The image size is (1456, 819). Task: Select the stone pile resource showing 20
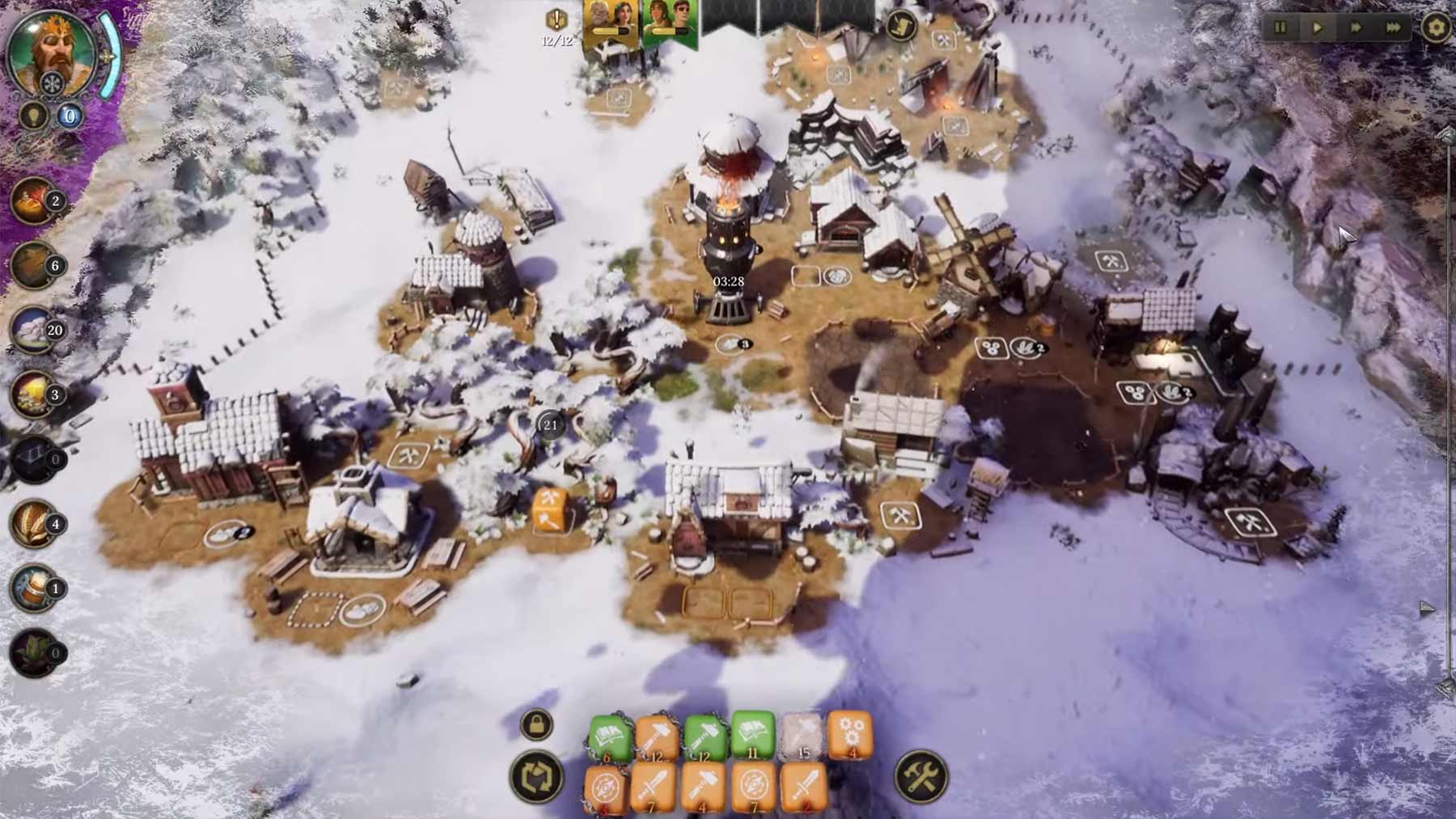coord(32,329)
